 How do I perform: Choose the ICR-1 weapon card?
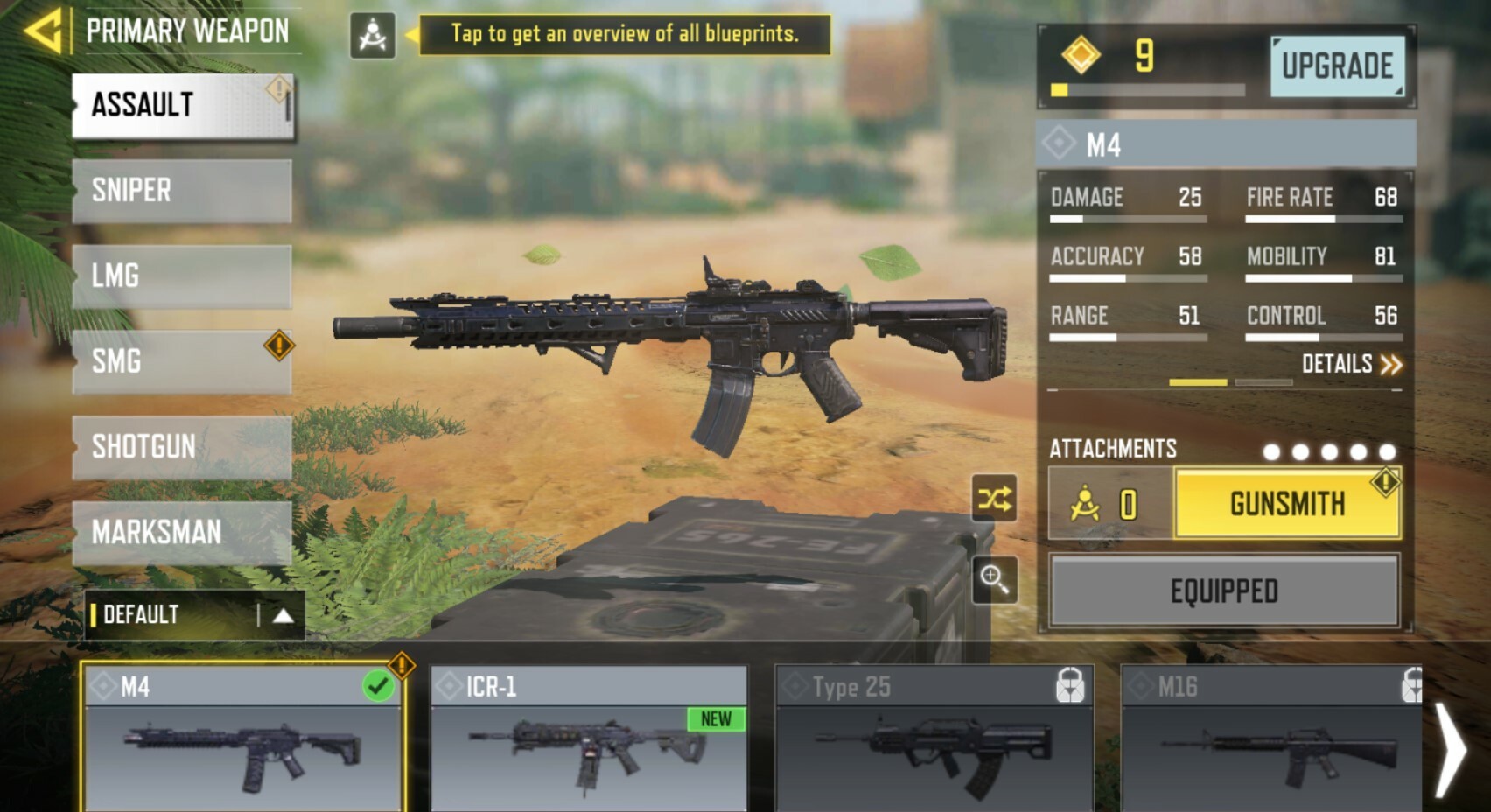pyautogui.click(x=588, y=739)
